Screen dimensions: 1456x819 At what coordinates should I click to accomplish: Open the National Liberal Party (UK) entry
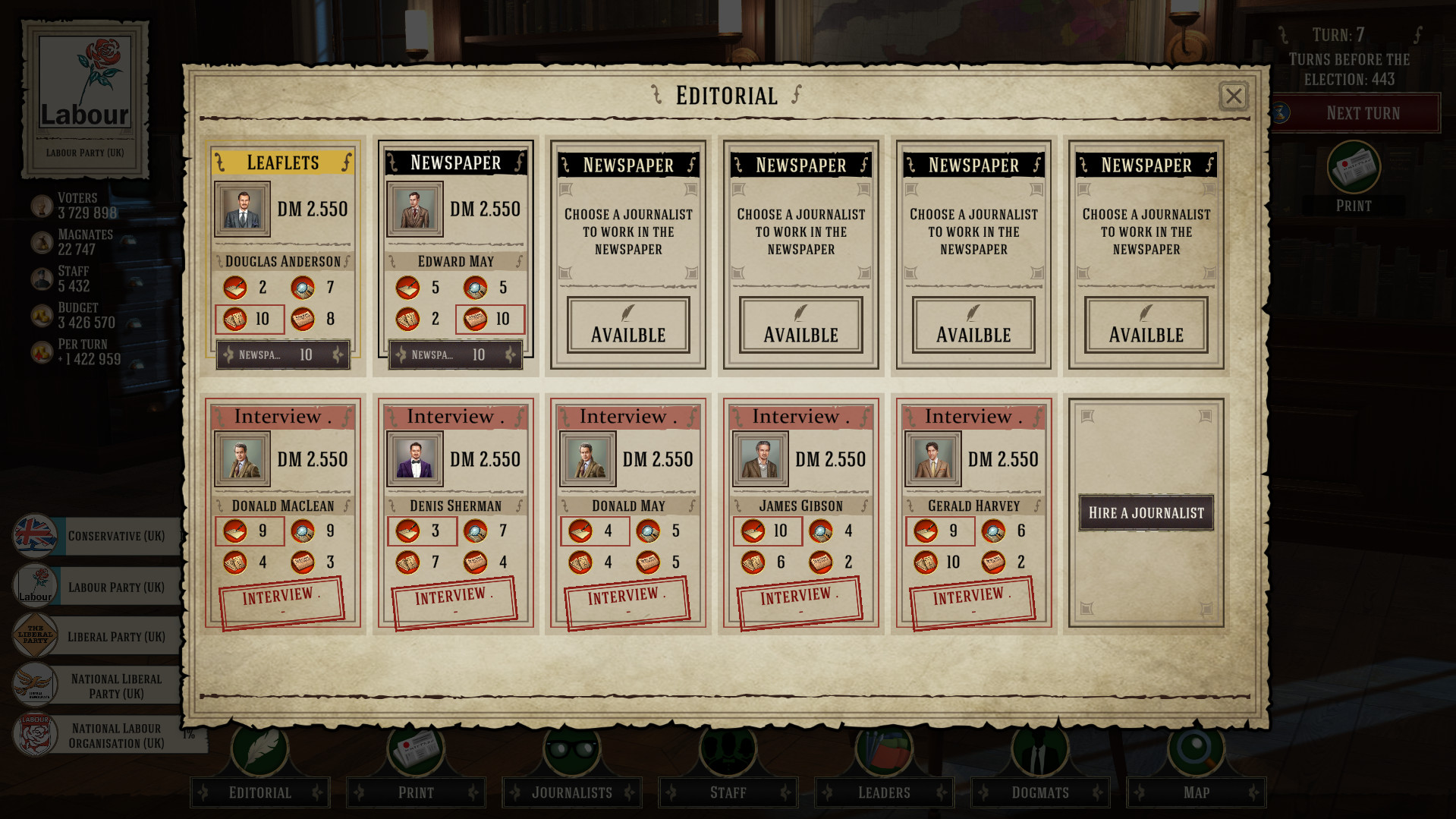(x=114, y=684)
